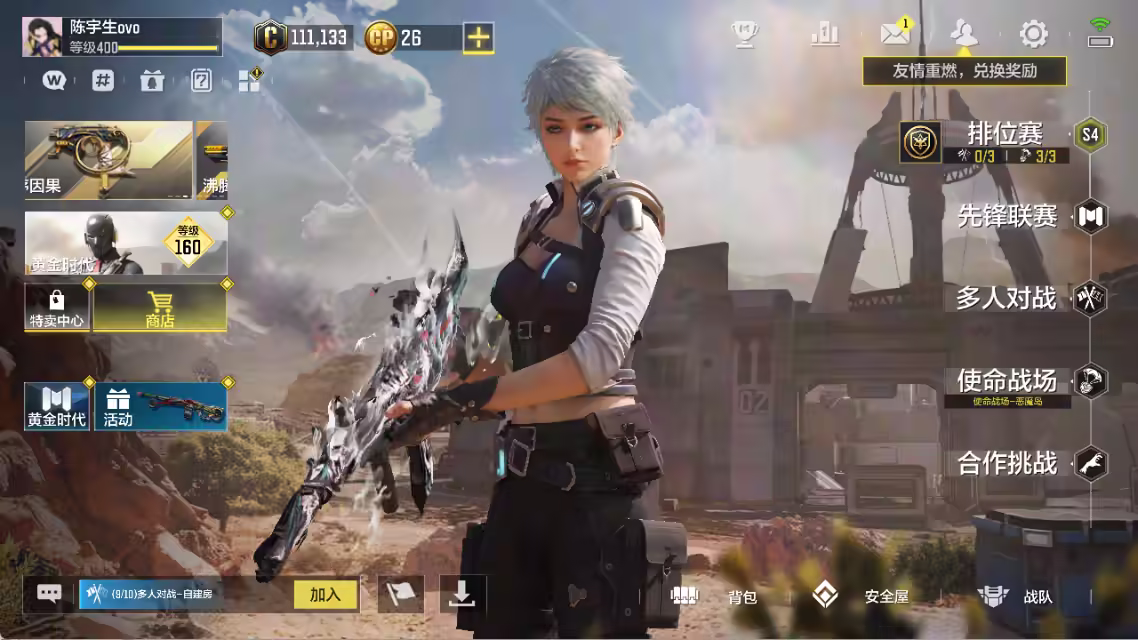Open the trophy achievements icon
The height and width of the screenshot is (640, 1138).
pyautogui.click(x=745, y=35)
